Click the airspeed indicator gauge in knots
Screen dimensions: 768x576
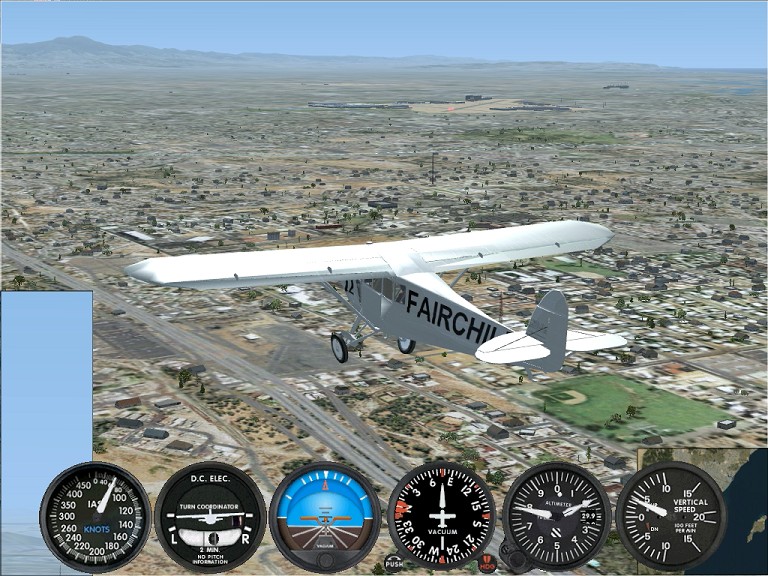(95, 516)
